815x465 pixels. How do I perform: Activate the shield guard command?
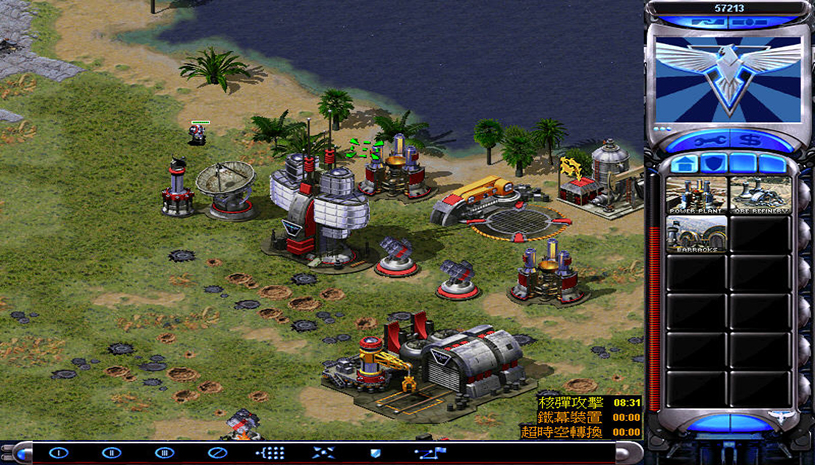pos(376,453)
